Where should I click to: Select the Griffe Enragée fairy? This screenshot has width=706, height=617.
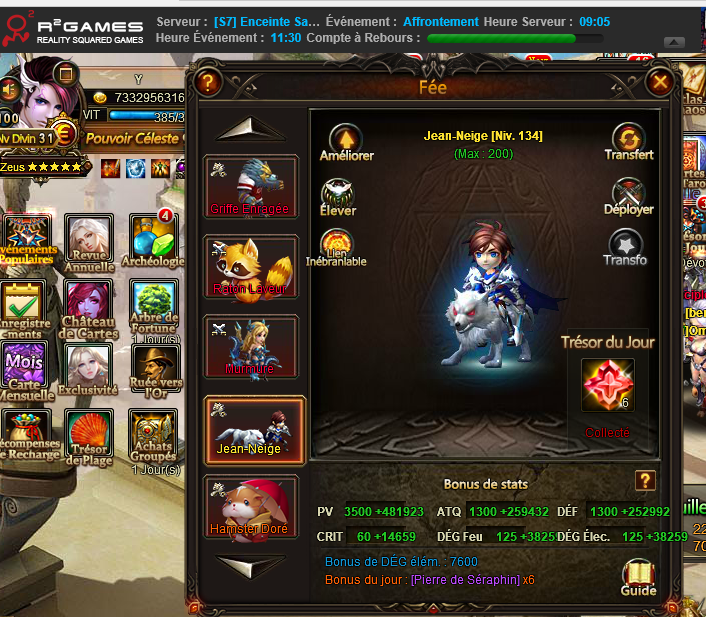pyautogui.click(x=251, y=186)
